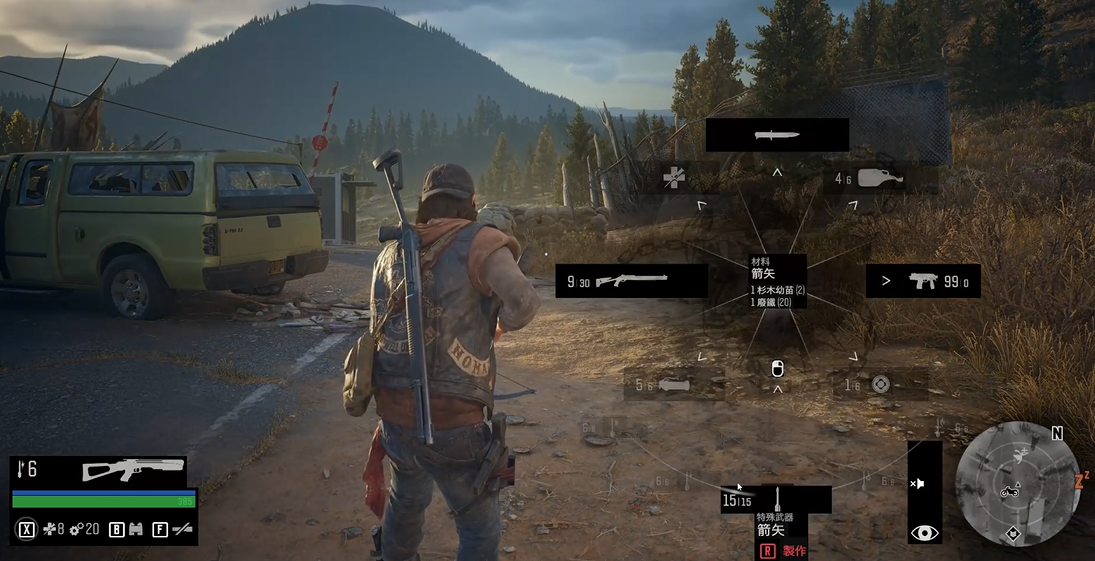Select the proximity trap slot

879,385
